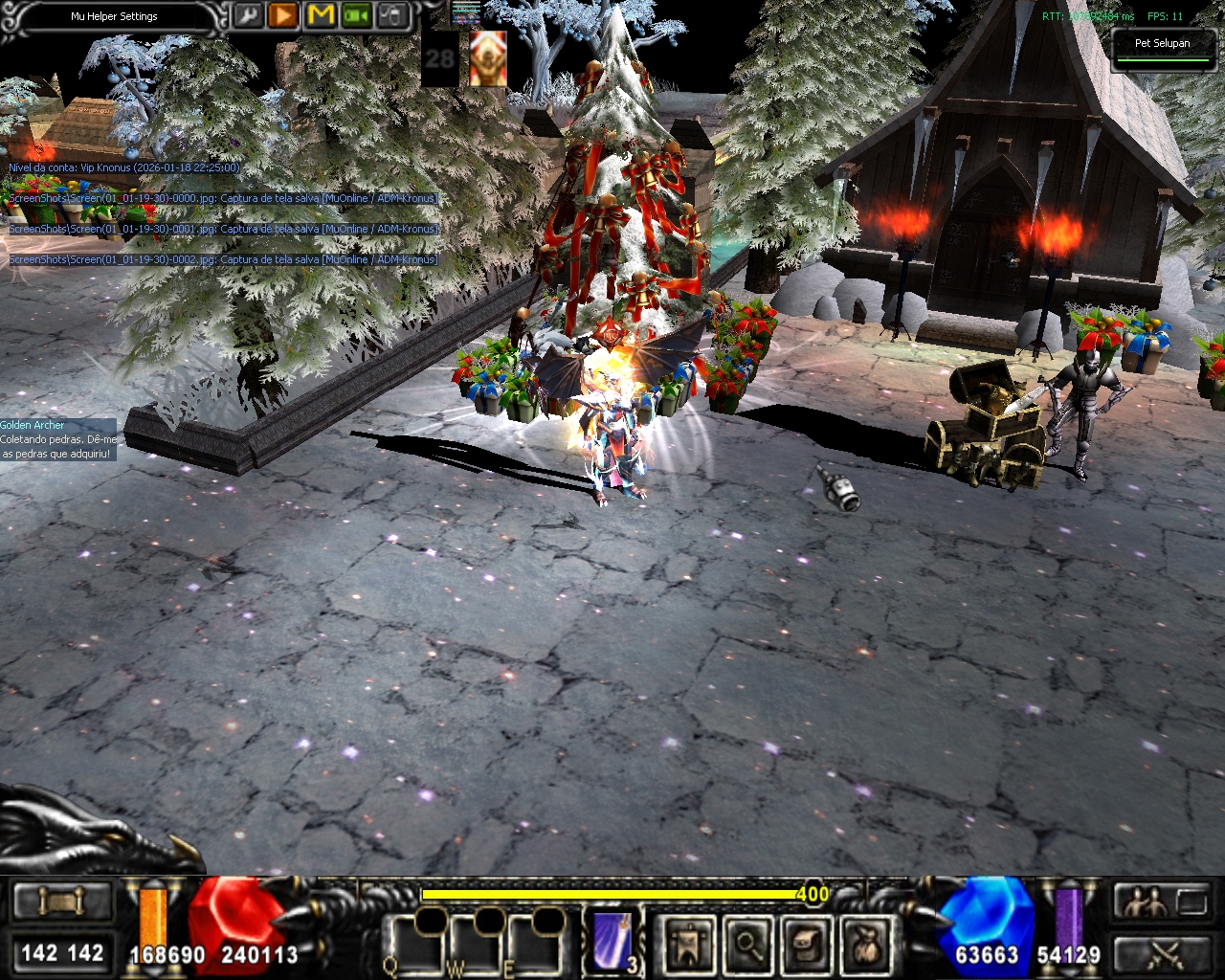Click the golden figure buff icon

488,59
